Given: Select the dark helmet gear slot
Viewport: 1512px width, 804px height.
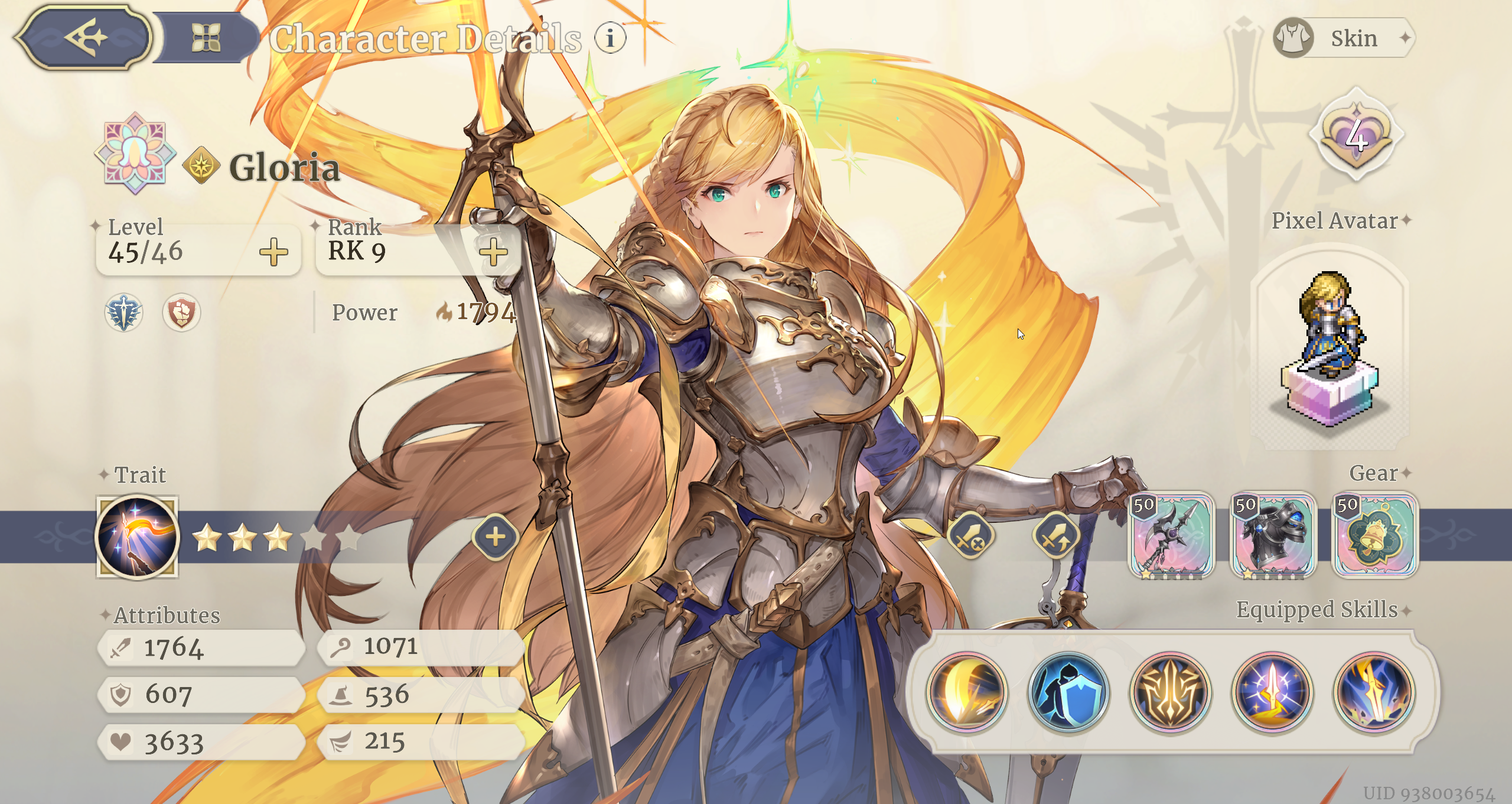Looking at the screenshot, I should 1273,536.
